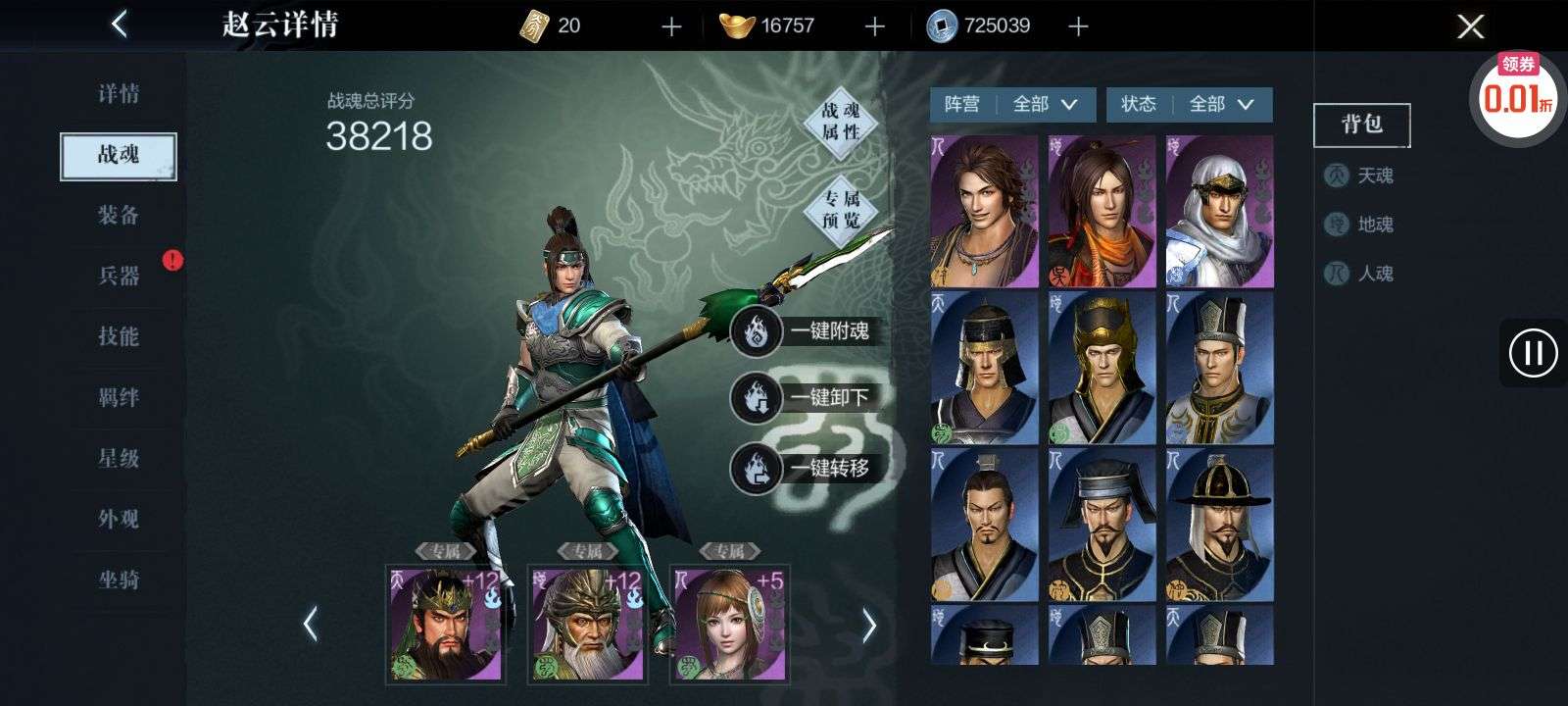Open the 外观 appearance tab
This screenshot has width=1568, height=706.
tap(119, 519)
